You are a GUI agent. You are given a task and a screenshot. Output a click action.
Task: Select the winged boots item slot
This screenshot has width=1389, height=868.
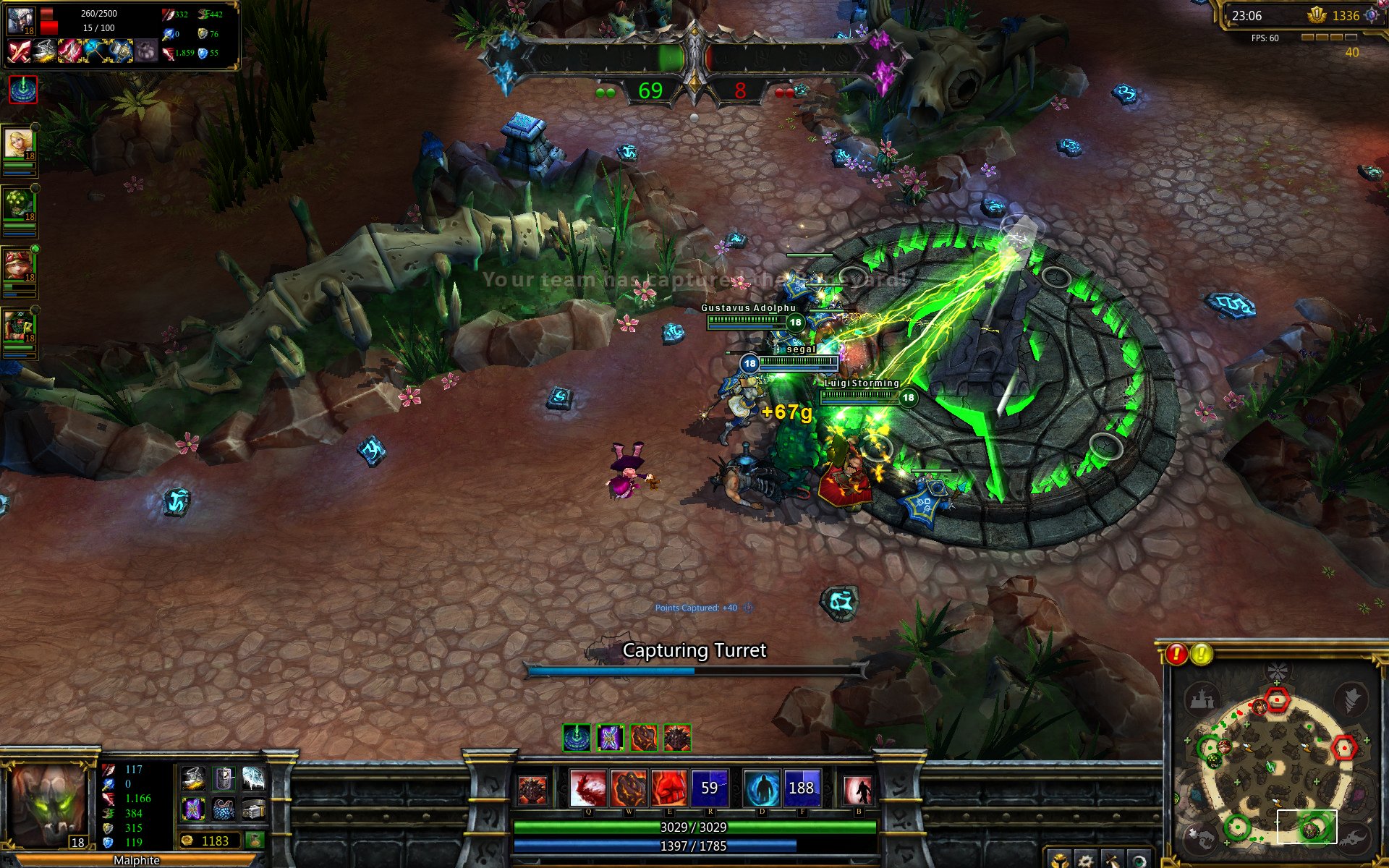coord(193,778)
